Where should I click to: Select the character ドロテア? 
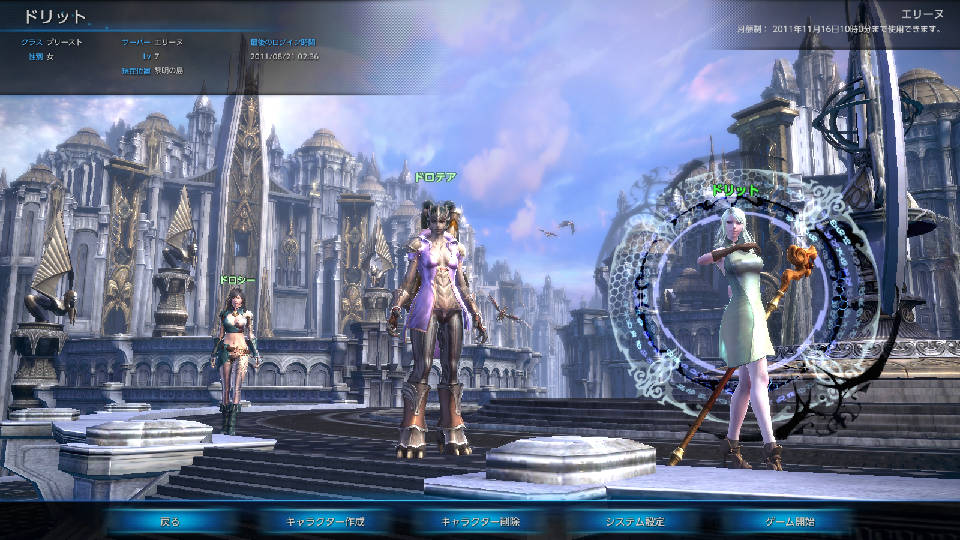click(x=437, y=320)
